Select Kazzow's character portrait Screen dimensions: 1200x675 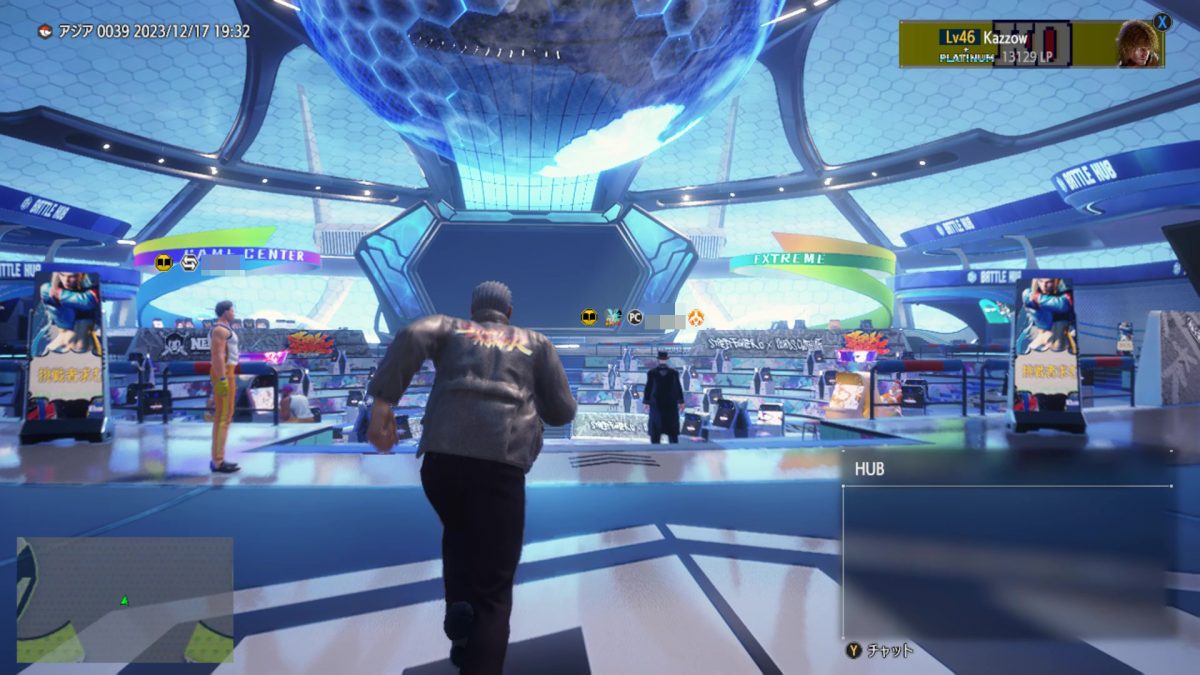point(1139,44)
